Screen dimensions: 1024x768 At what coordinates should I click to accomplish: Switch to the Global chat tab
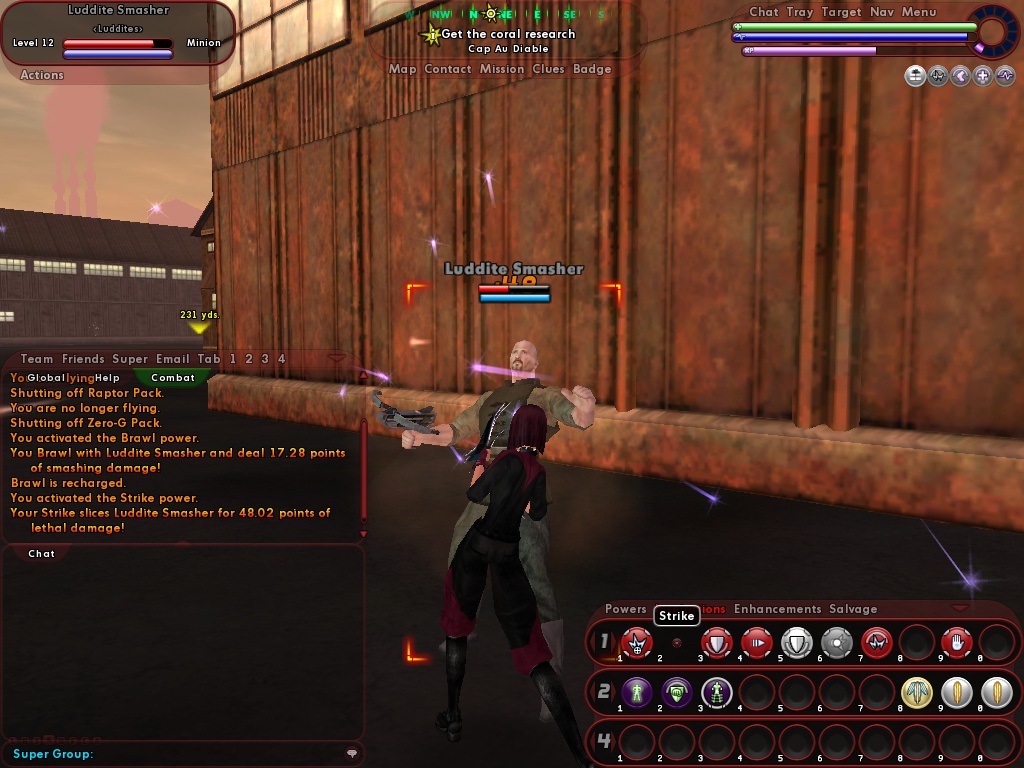pyautogui.click(x=46, y=378)
